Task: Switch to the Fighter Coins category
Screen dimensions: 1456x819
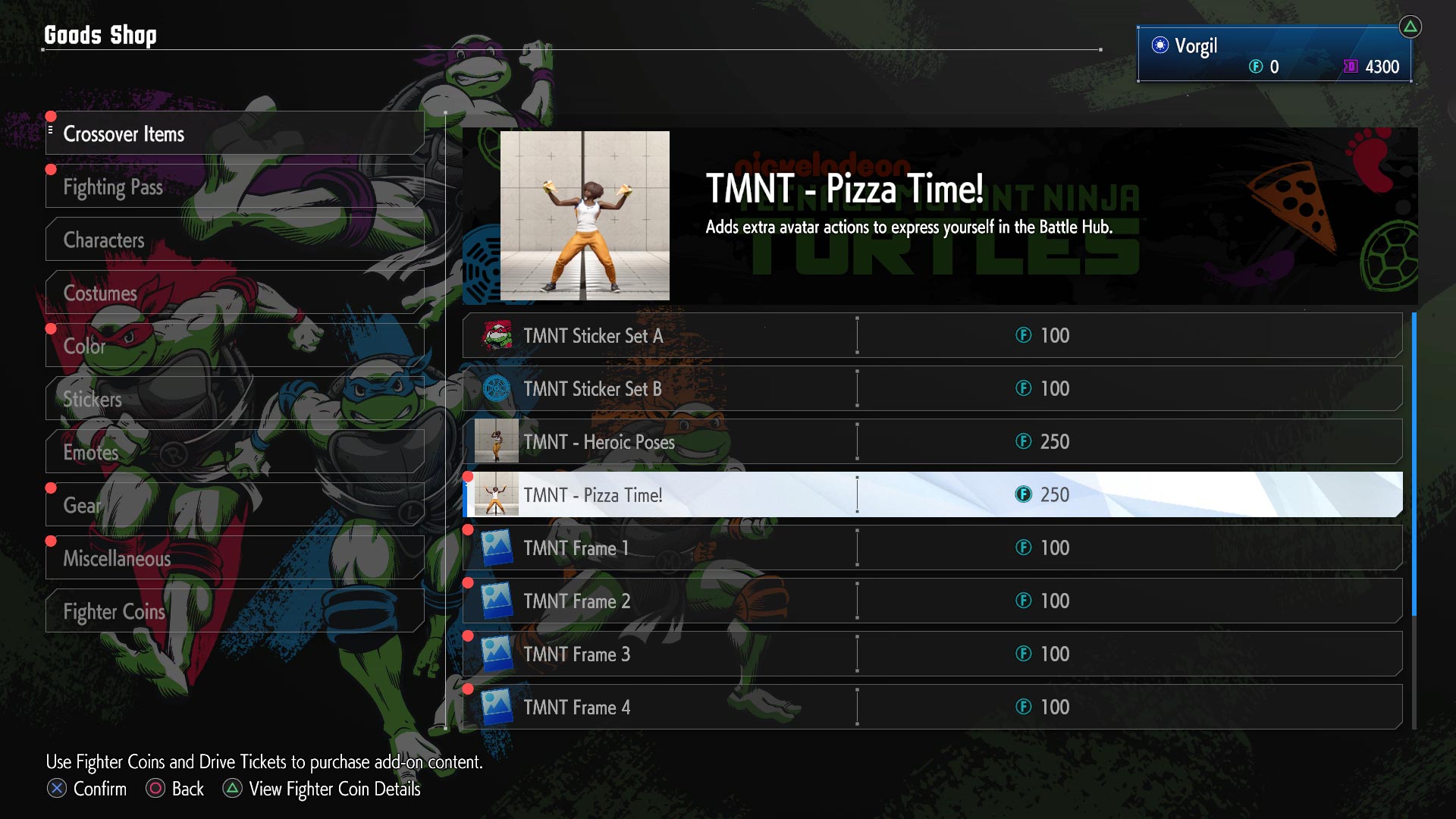Action: pos(114,611)
